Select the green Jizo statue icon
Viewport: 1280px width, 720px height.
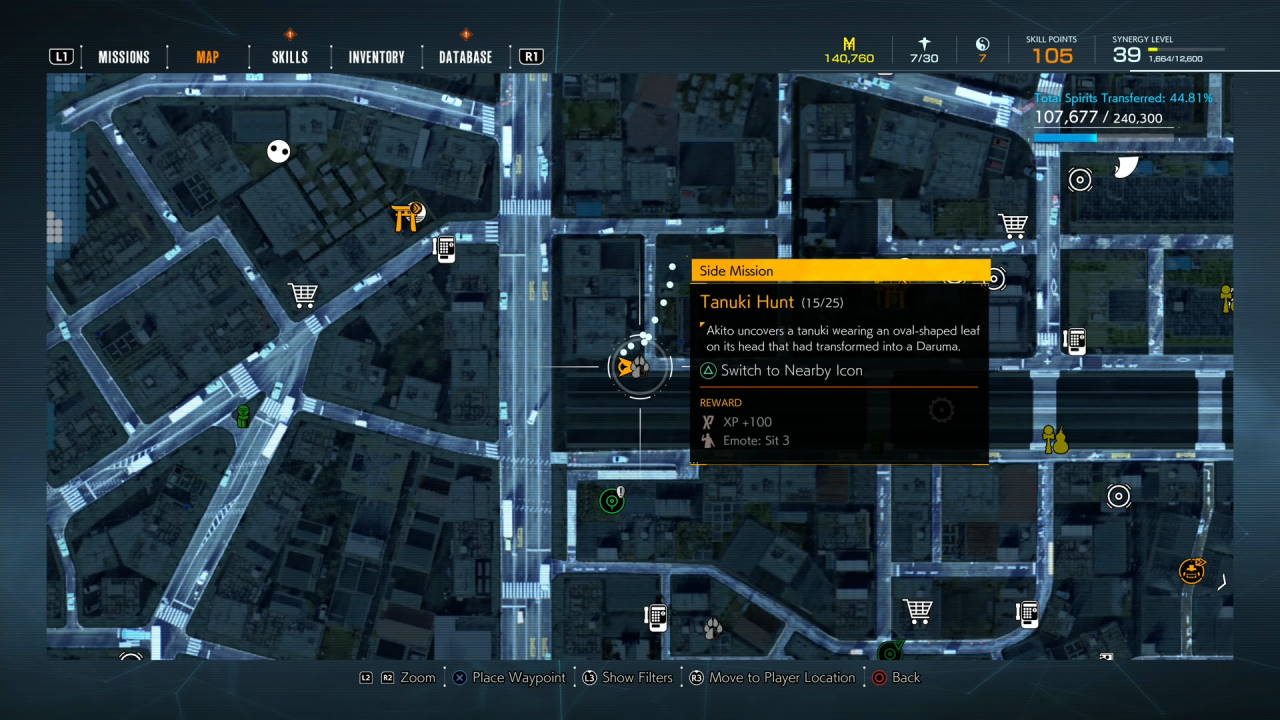point(241,418)
